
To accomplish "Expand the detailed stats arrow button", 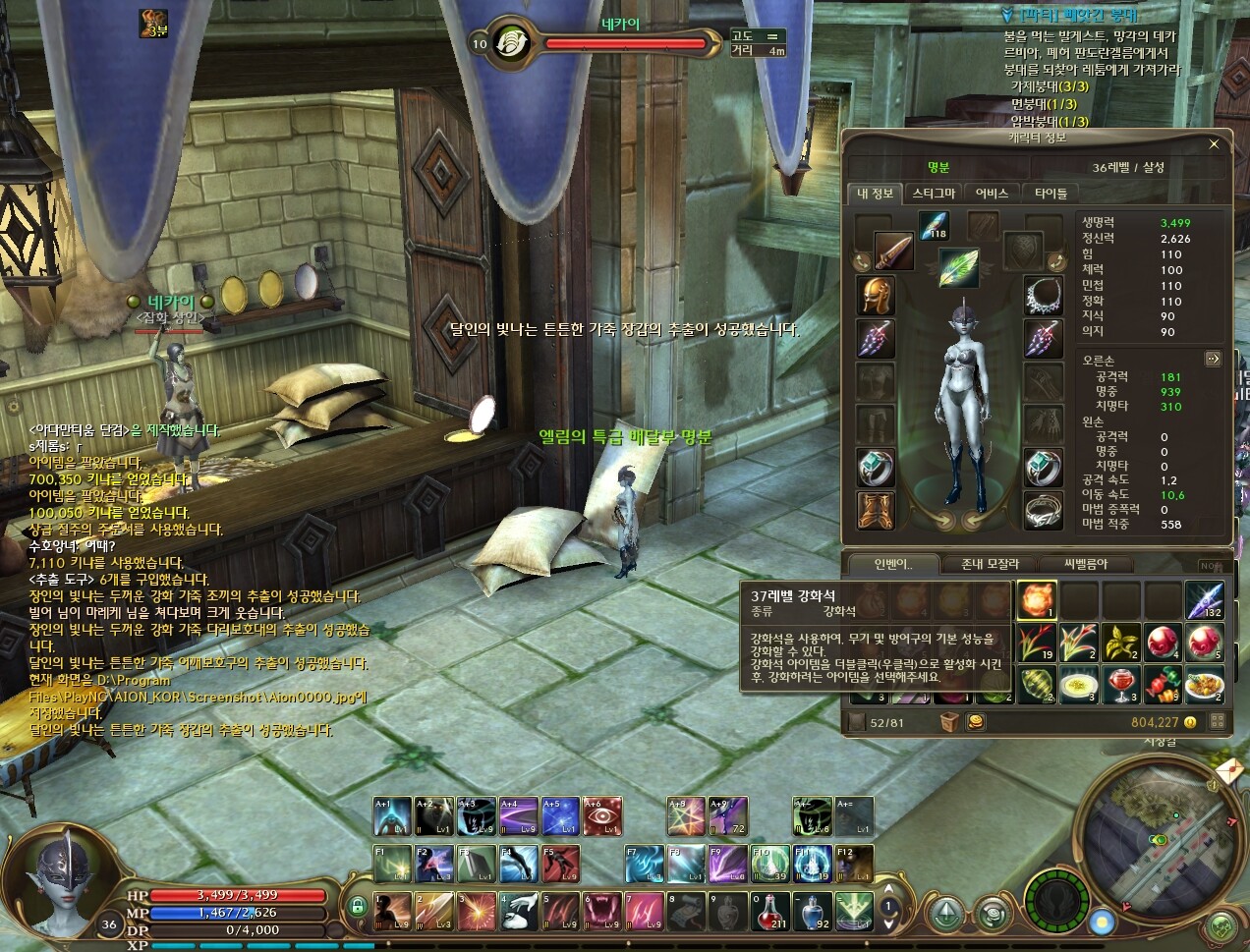I will click(1213, 360).
